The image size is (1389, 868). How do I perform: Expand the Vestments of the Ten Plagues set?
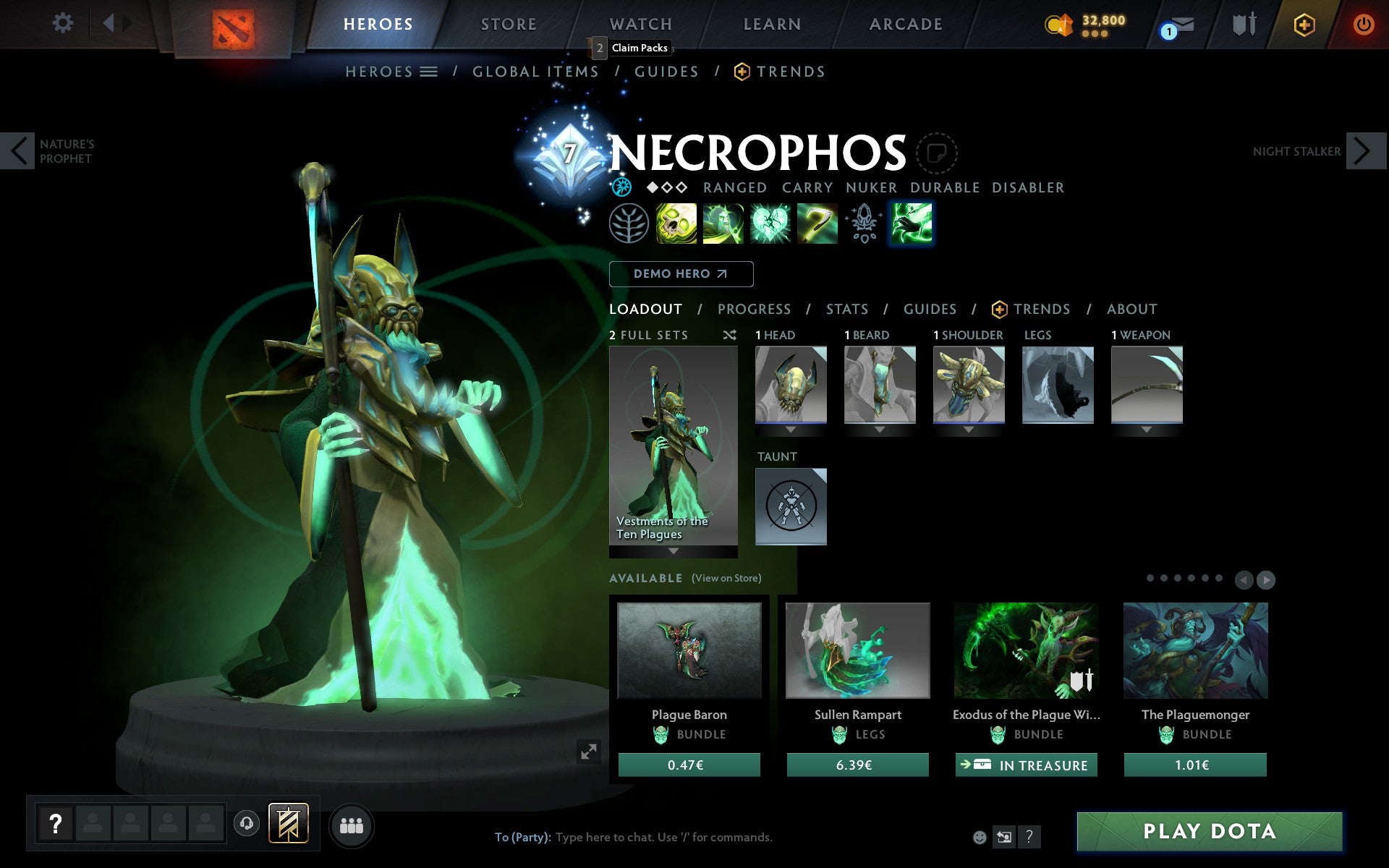[x=672, y=551]
